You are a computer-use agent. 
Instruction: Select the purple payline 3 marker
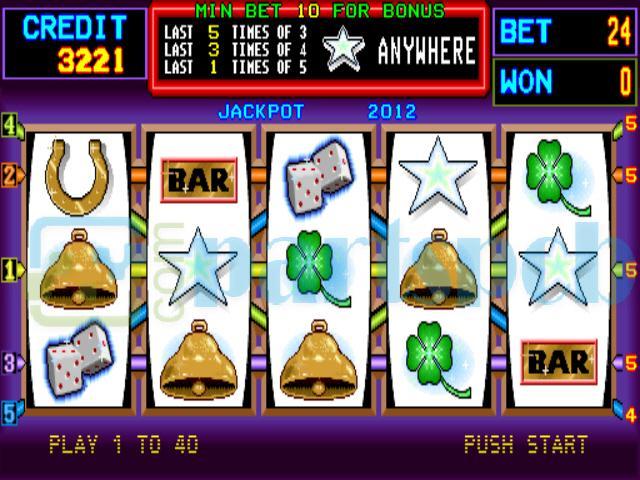10,362
